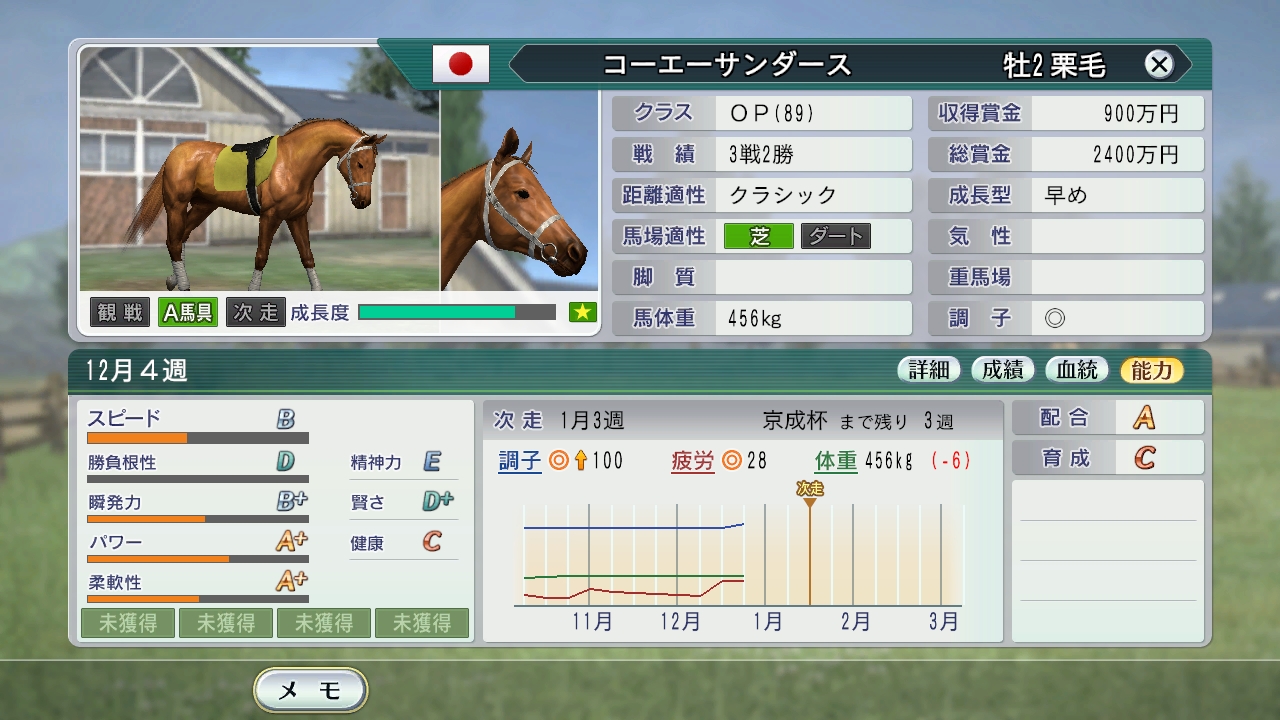Open the メモ memo panel
The image size is (1280, 720).
click(309, 690)
